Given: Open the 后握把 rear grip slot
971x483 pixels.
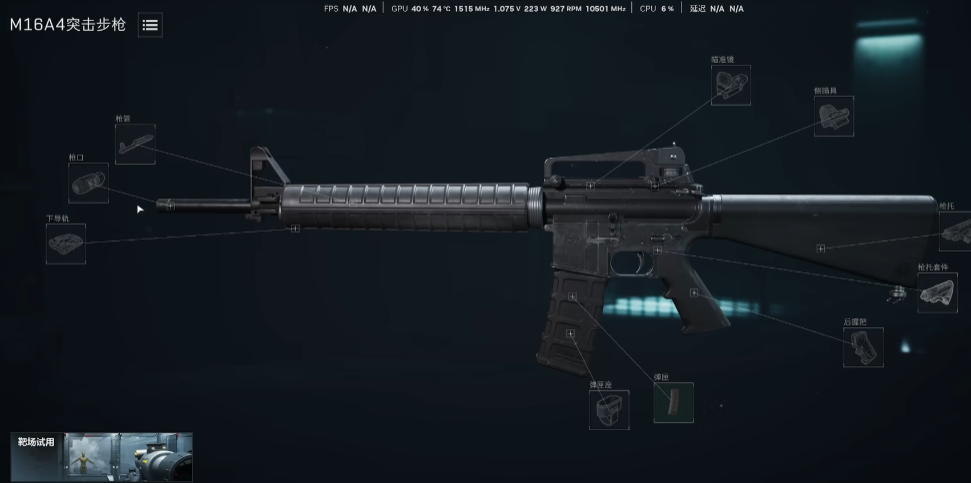Looking at the screenshot, I should pos(862,347).
